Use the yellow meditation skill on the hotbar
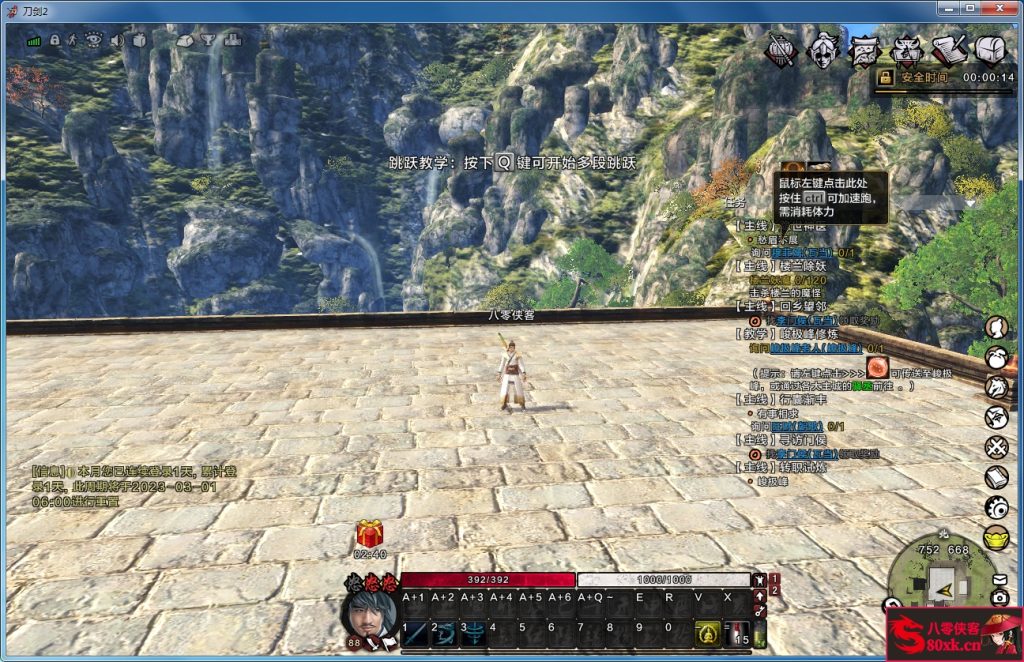 click(707, 632)
